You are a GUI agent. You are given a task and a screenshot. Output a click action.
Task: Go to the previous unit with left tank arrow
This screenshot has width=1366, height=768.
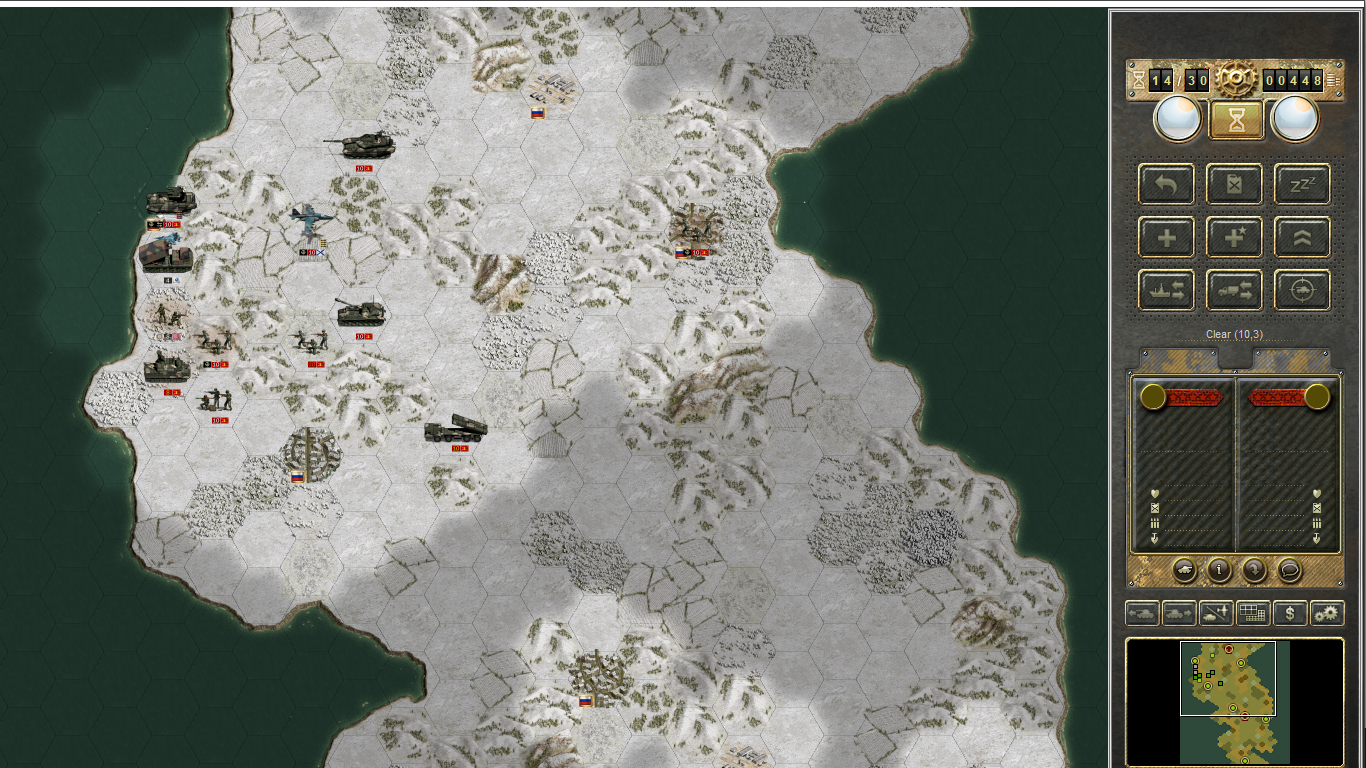coord(1142,613)
